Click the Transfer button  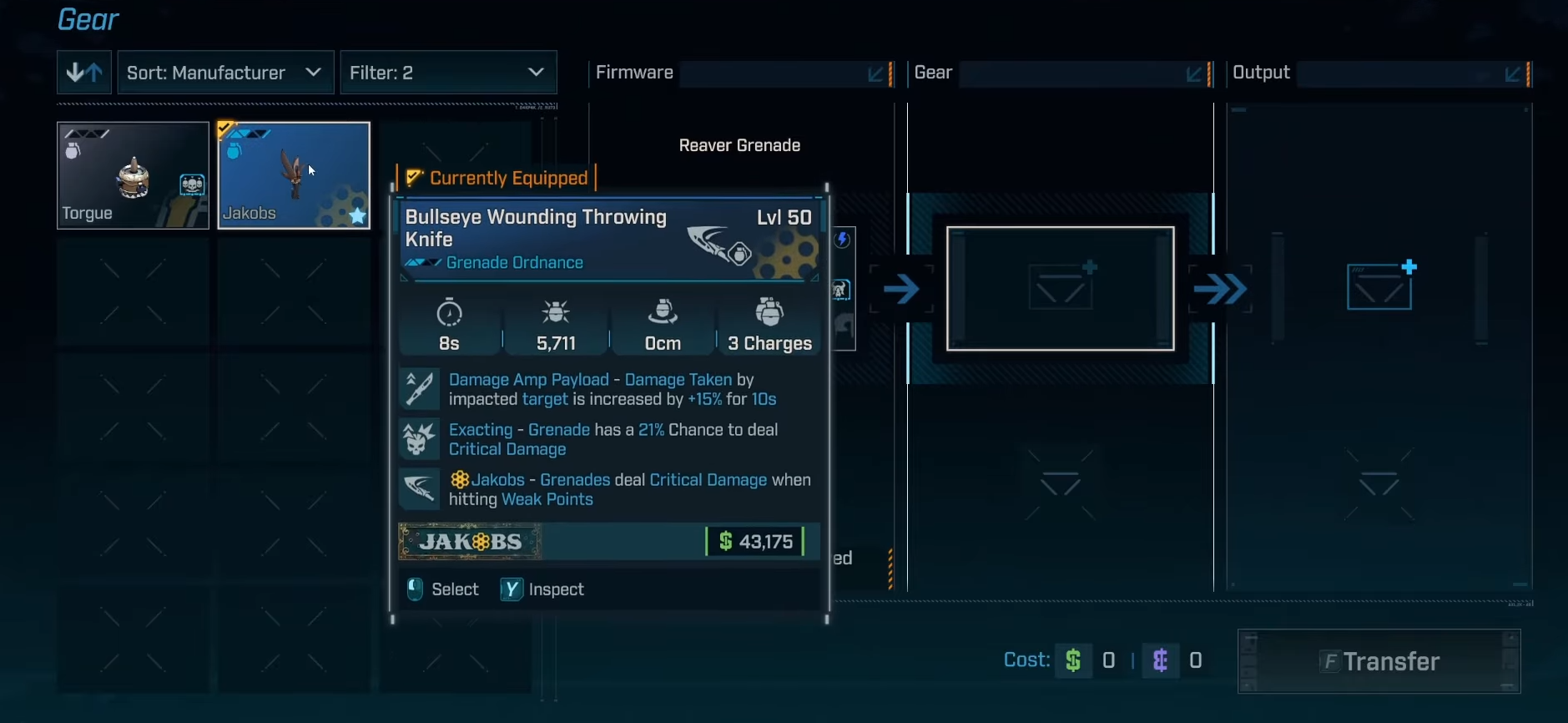pyautogui.click(x=1379, y=661)
